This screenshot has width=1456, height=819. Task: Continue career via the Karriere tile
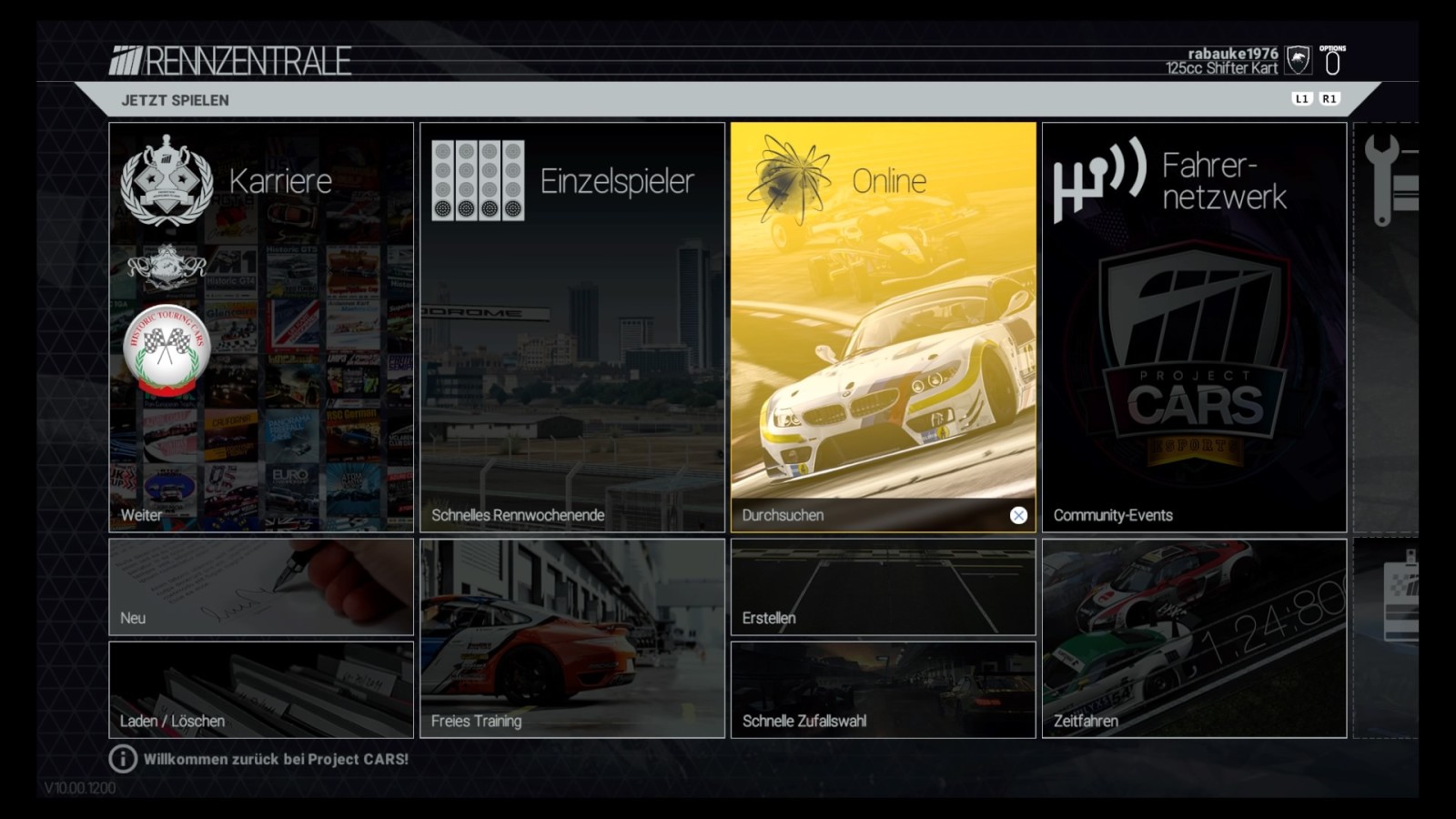click(261, 327)
